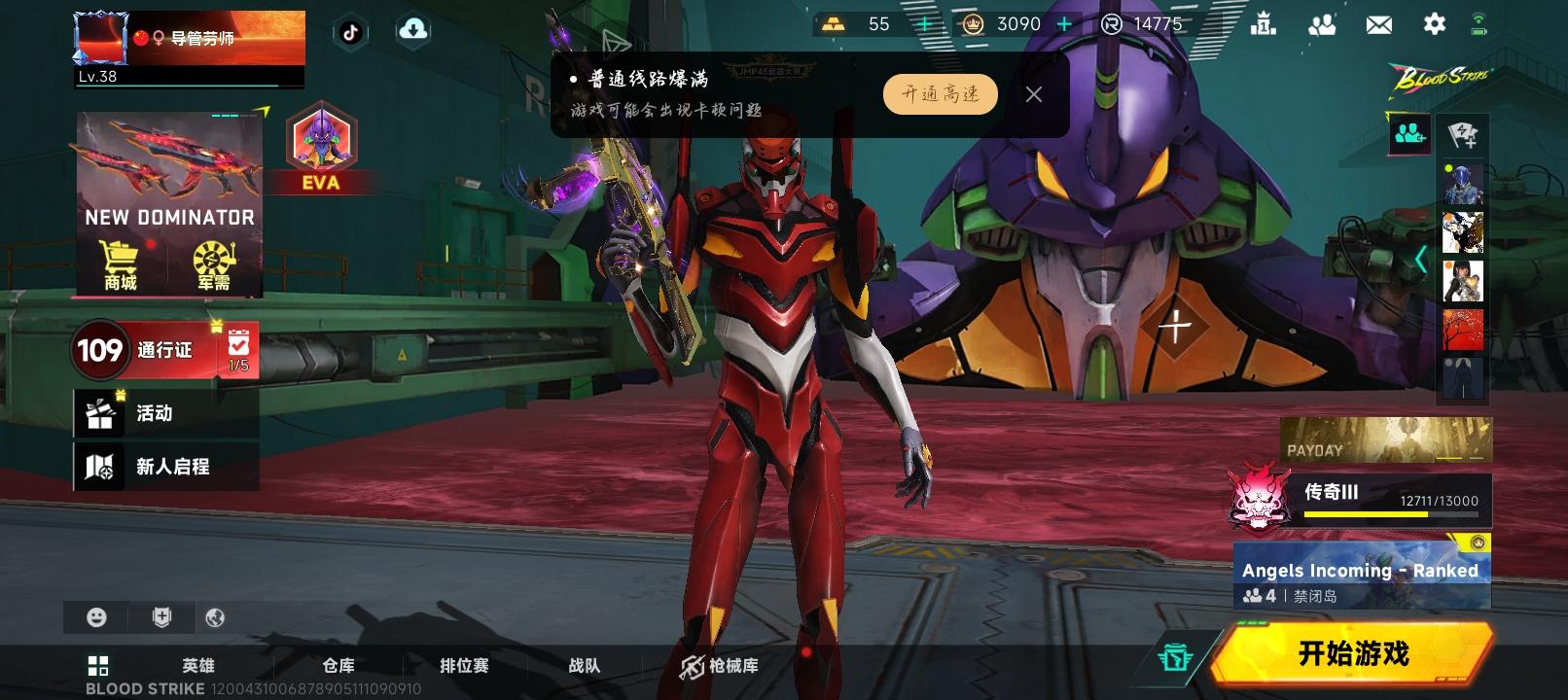1568x700 pixels.
Task: Click the TikTok icon near the profile
Action: click(351, 31)
